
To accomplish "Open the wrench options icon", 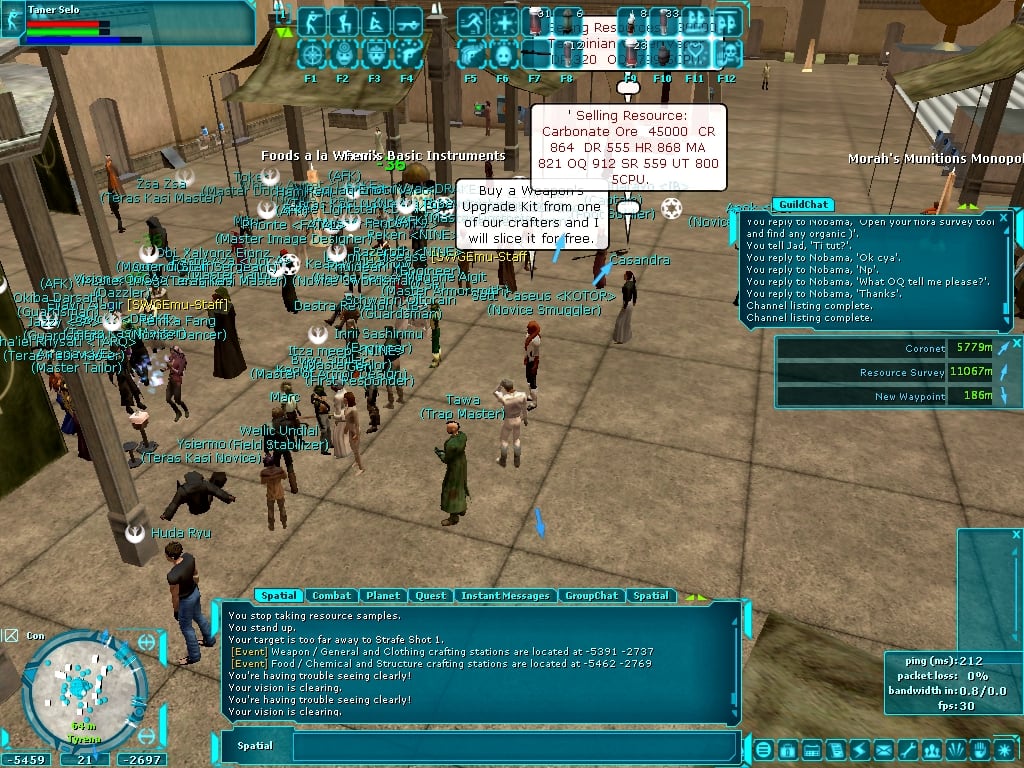I will coord(907,749).
